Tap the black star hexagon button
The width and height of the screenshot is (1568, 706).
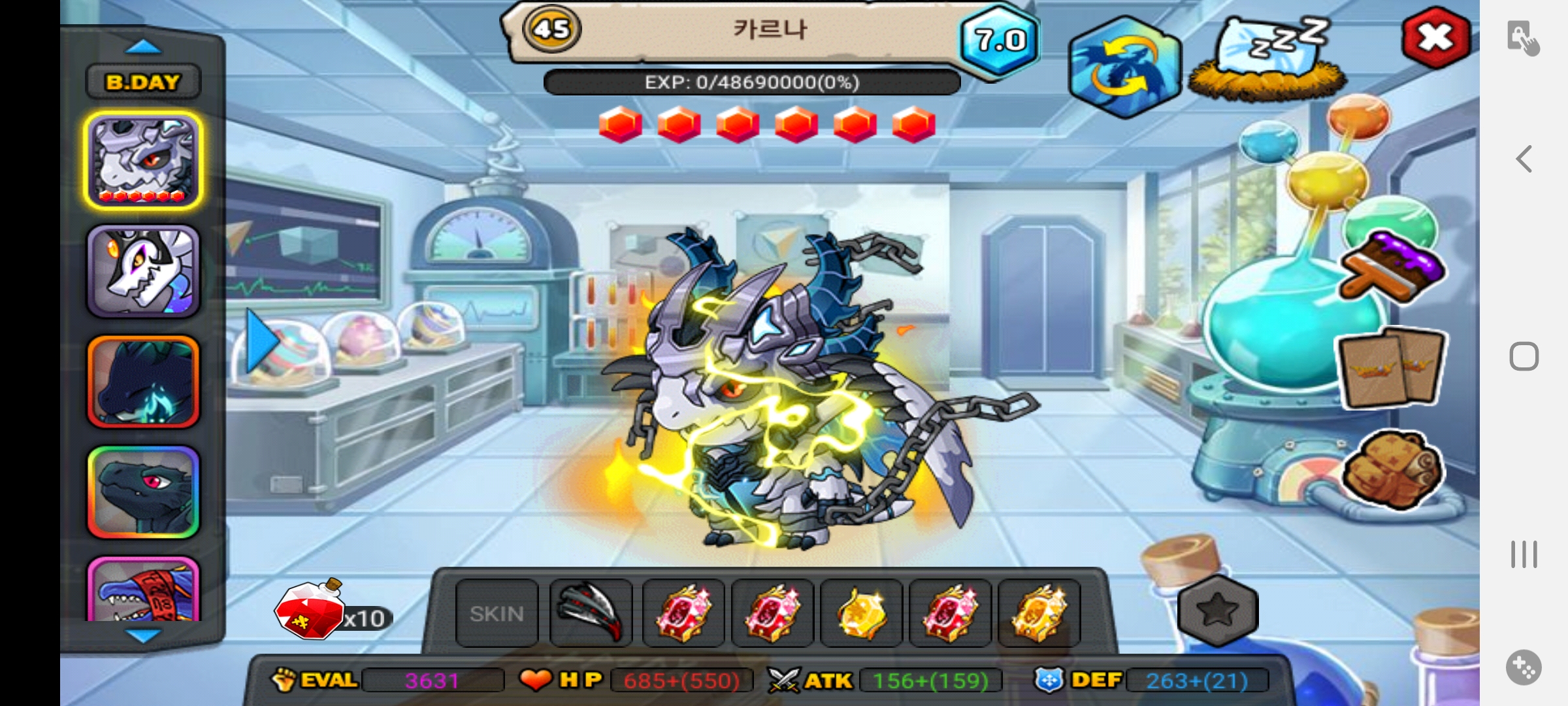1218,611
